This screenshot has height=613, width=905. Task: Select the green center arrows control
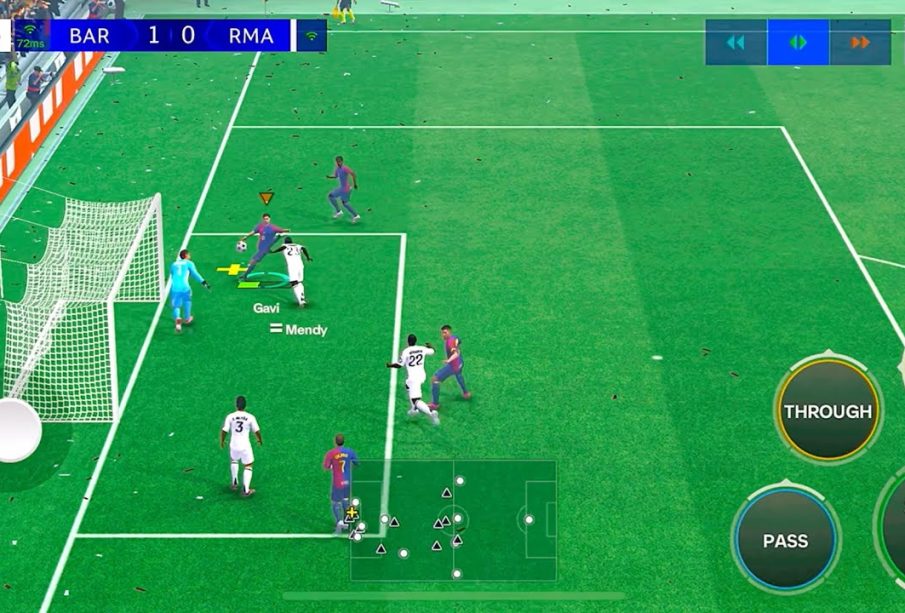click(x=798, y=43)
